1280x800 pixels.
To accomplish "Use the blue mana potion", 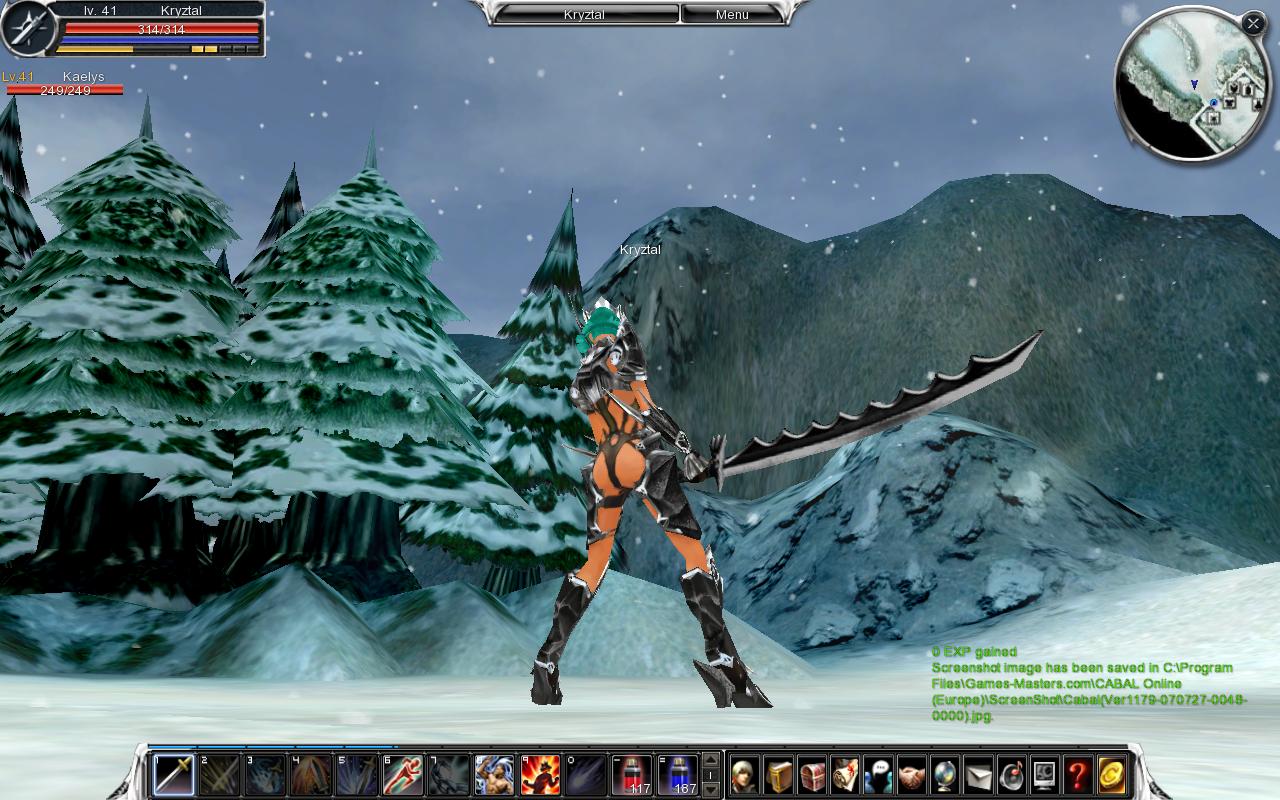I will pyautogui.click(x=678, y=775).
